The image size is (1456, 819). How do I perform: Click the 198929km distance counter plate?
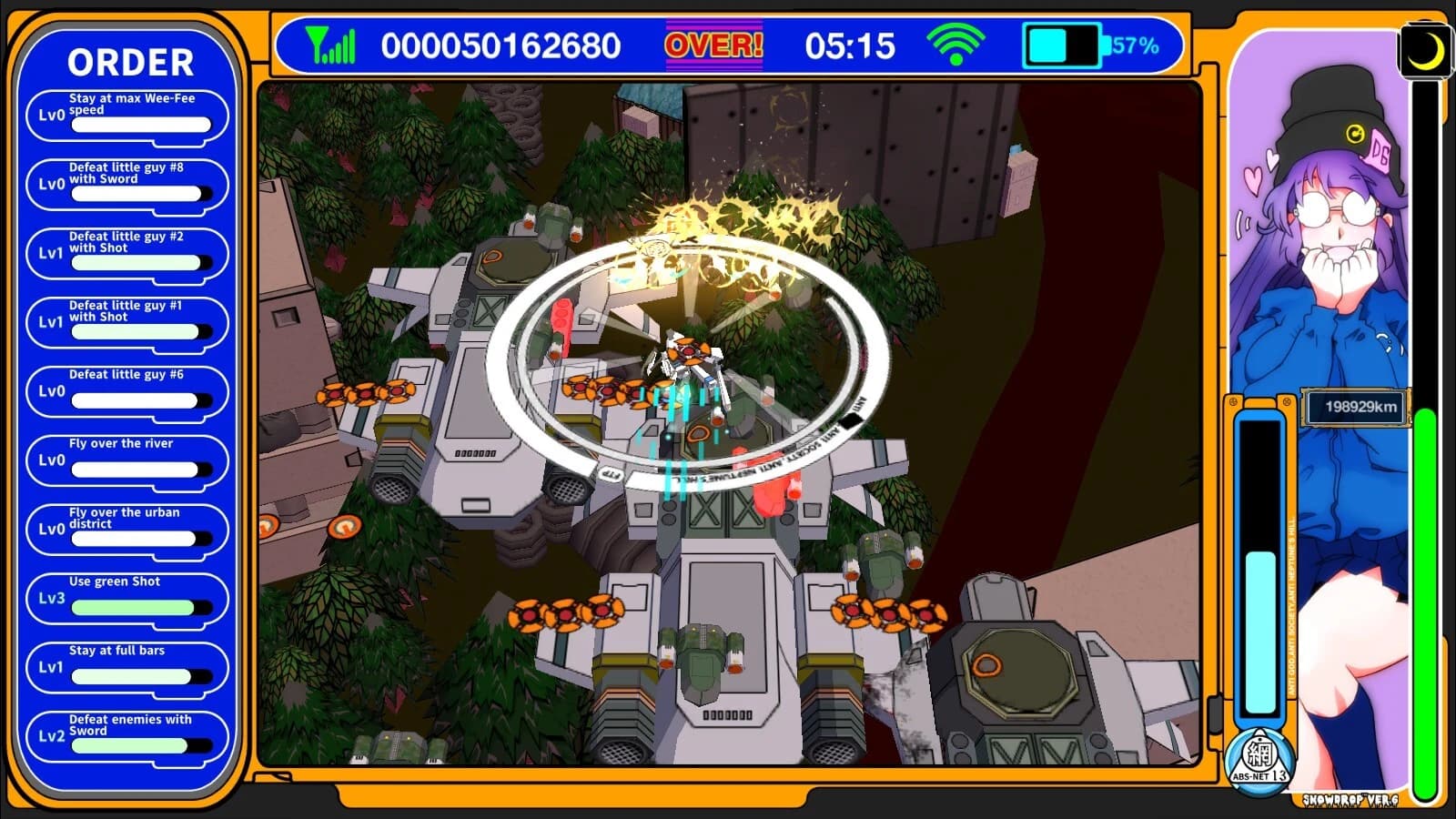(1355, 406)
